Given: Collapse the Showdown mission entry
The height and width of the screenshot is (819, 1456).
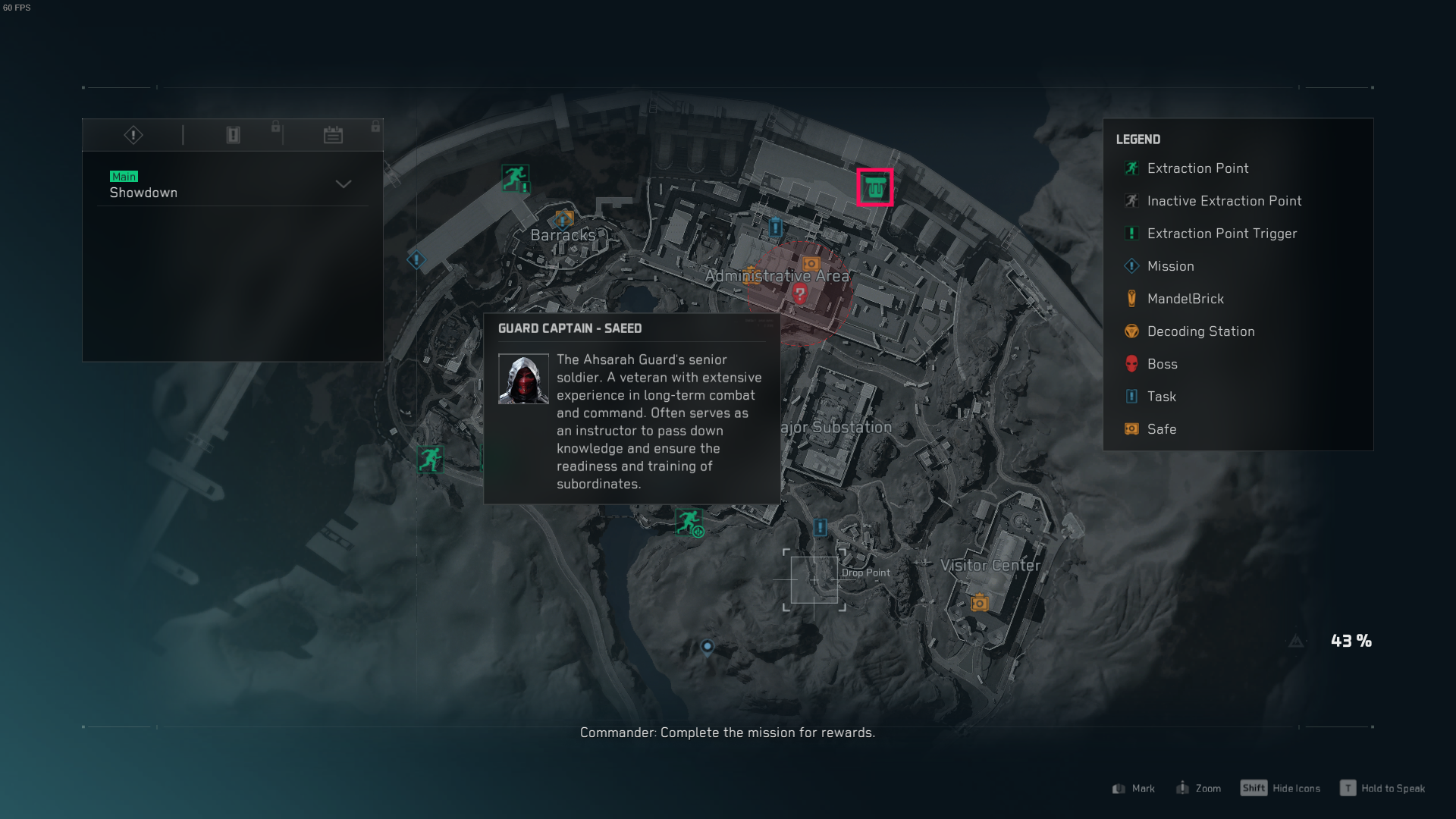Looking at the screenshot, I should tap(343, 184).
